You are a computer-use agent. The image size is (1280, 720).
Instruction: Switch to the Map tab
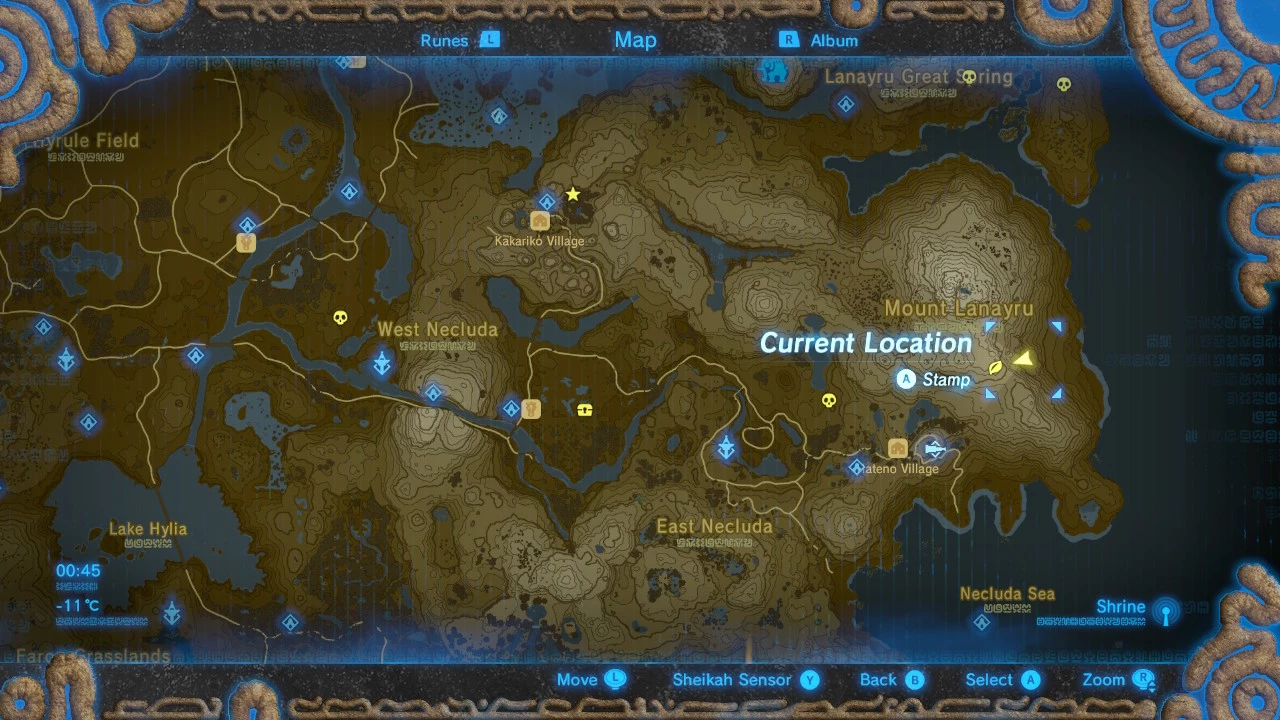pyautogui.click(x=635, y=40)
